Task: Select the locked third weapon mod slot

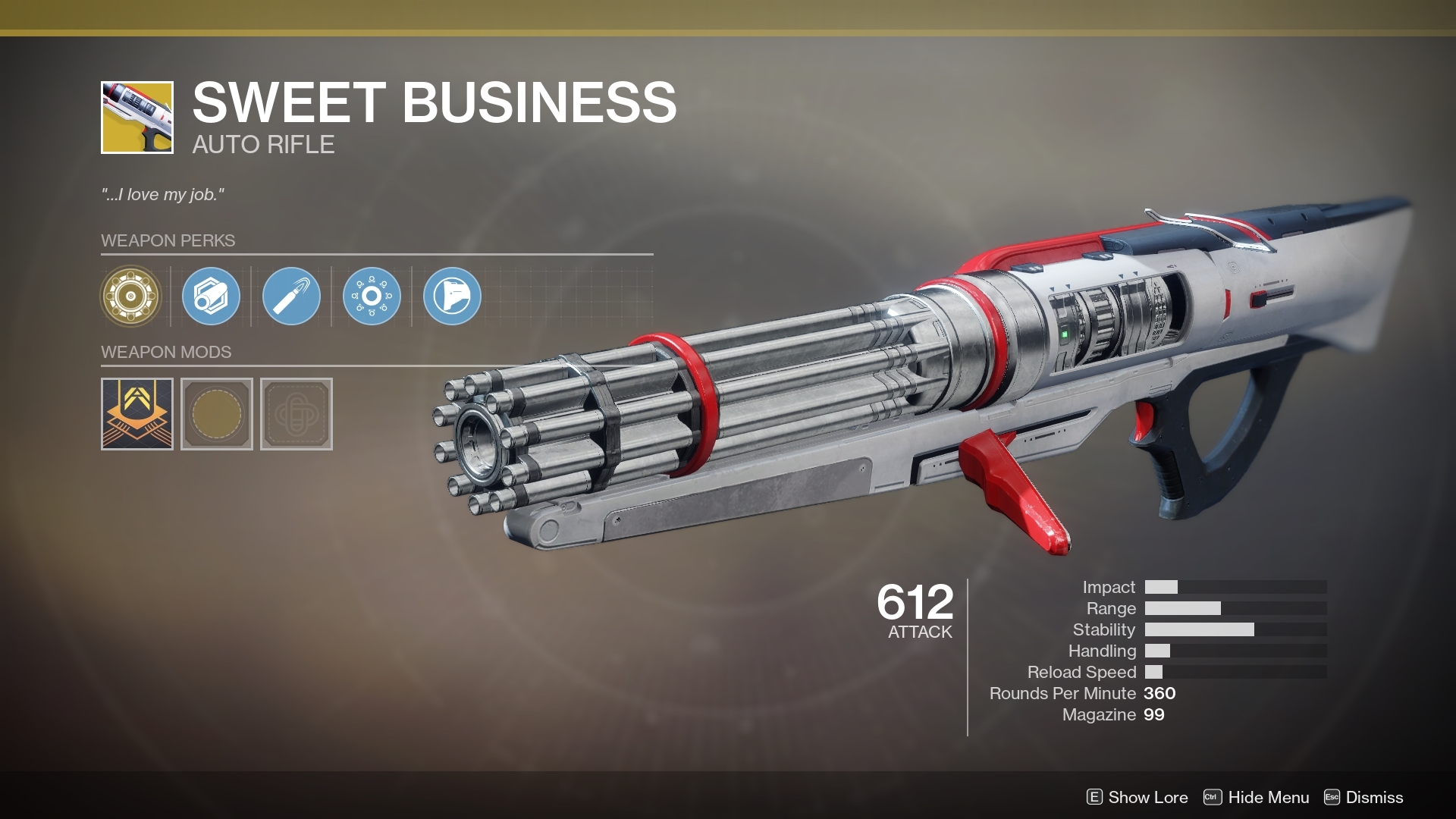Action: point(297,413)
